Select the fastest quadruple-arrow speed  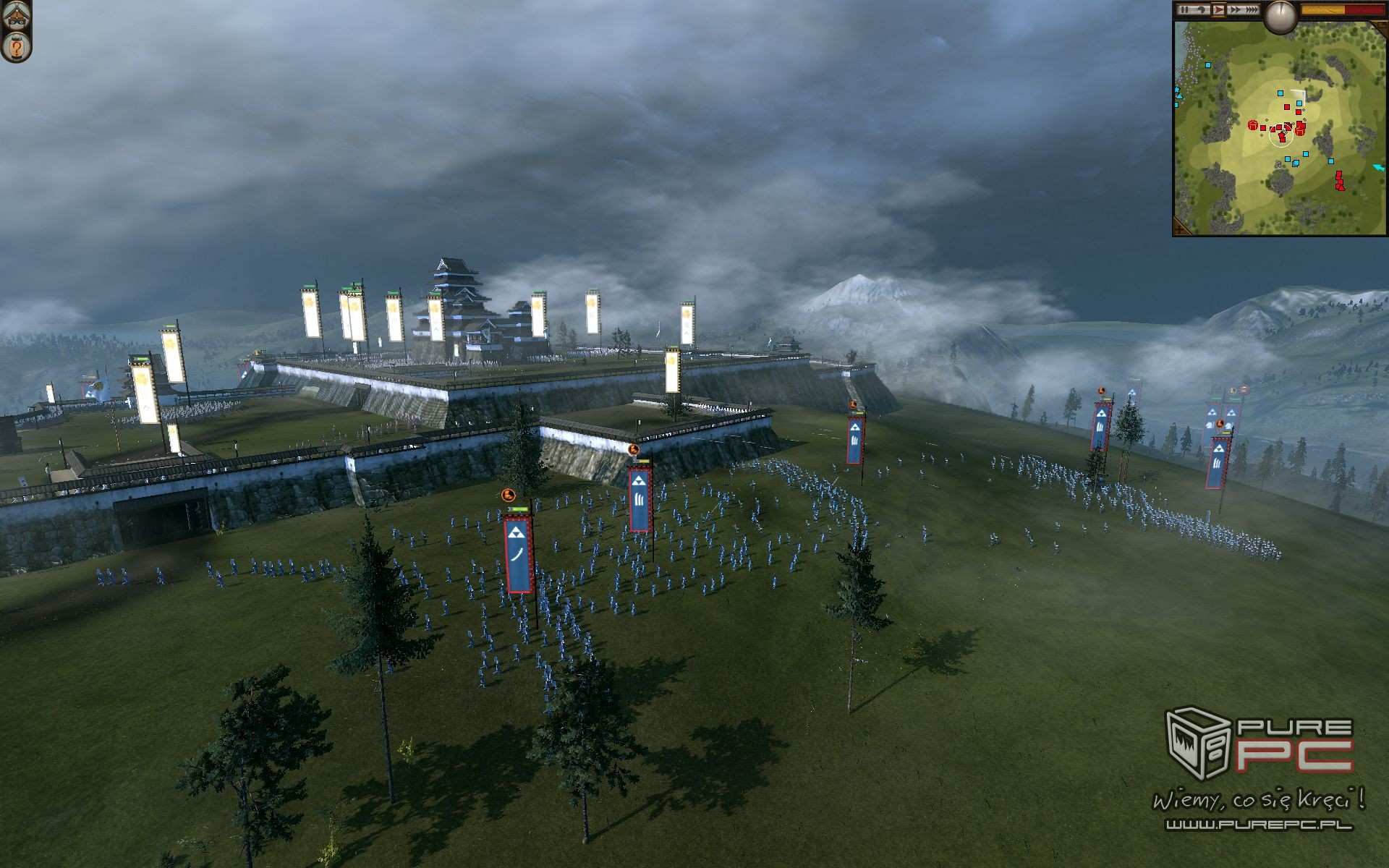[1252, 10]
